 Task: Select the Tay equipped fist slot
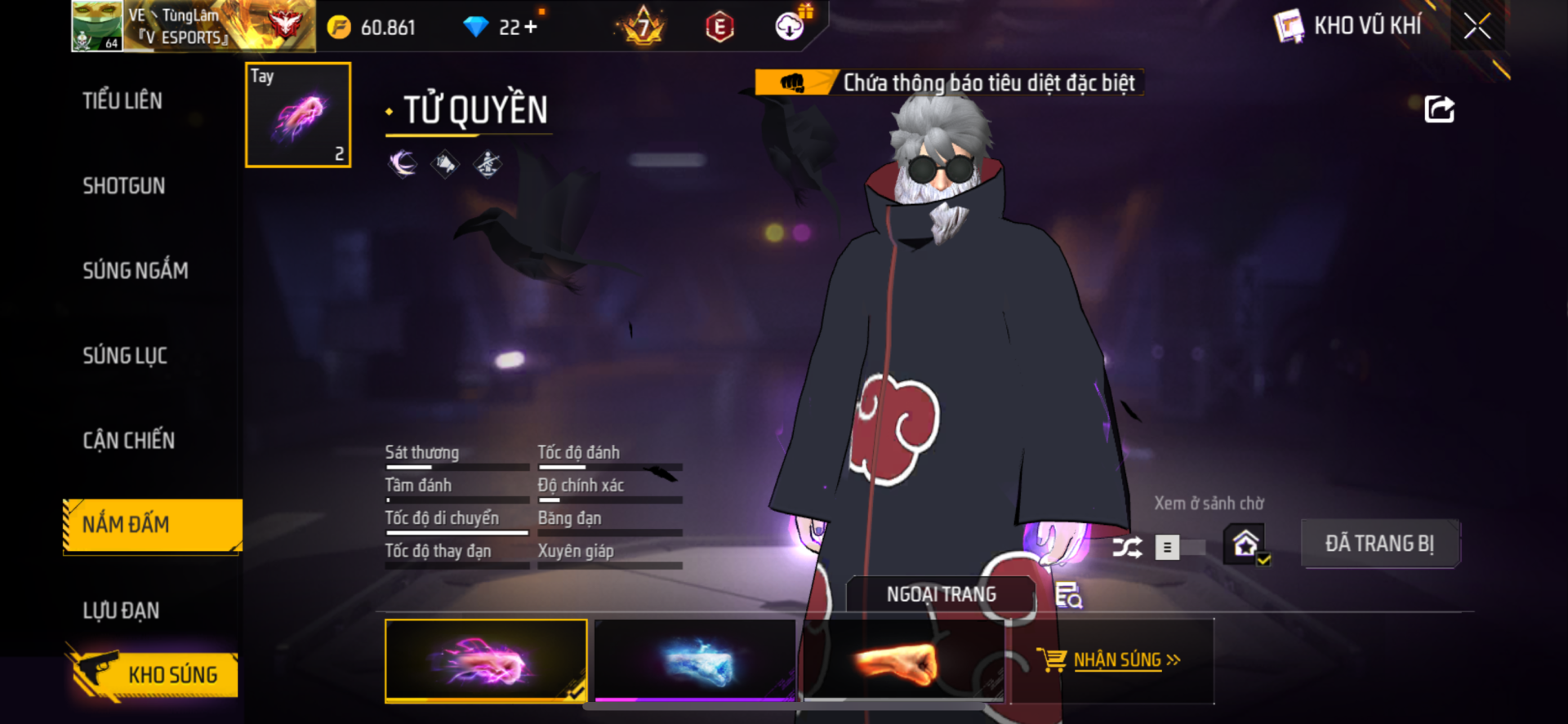click(x=298, y=115)
